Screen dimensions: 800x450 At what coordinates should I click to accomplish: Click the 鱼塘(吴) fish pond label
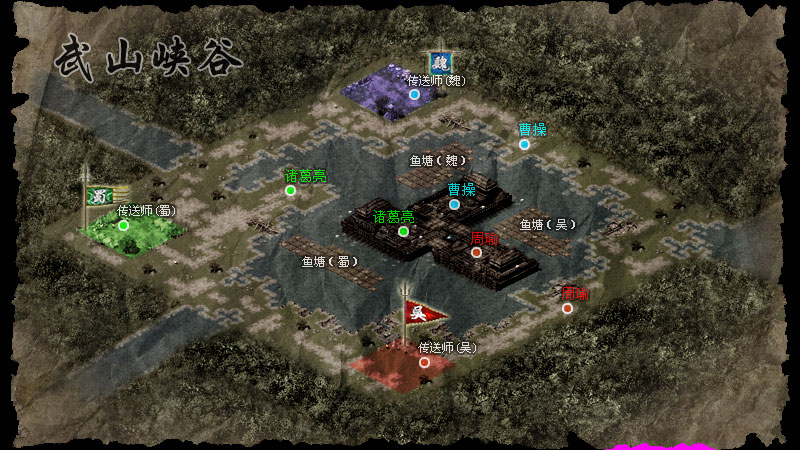click(546, 225)
